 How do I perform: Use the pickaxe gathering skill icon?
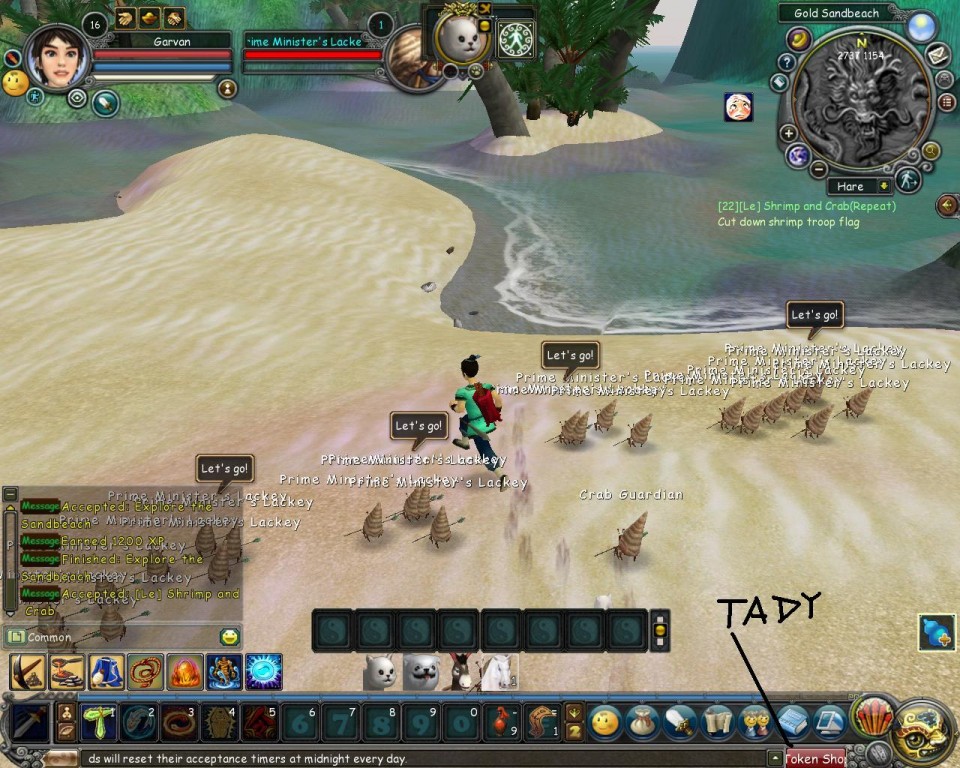tap(27, 672)
